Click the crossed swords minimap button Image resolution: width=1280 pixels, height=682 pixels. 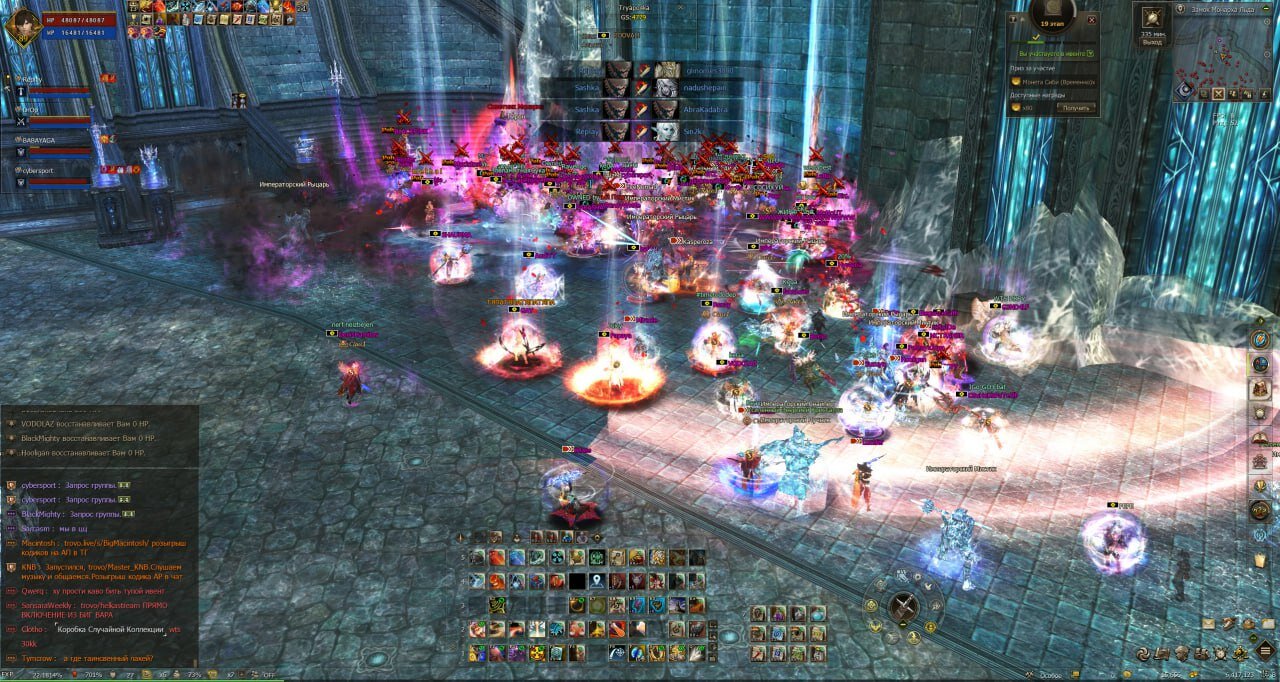(1219, 93)
